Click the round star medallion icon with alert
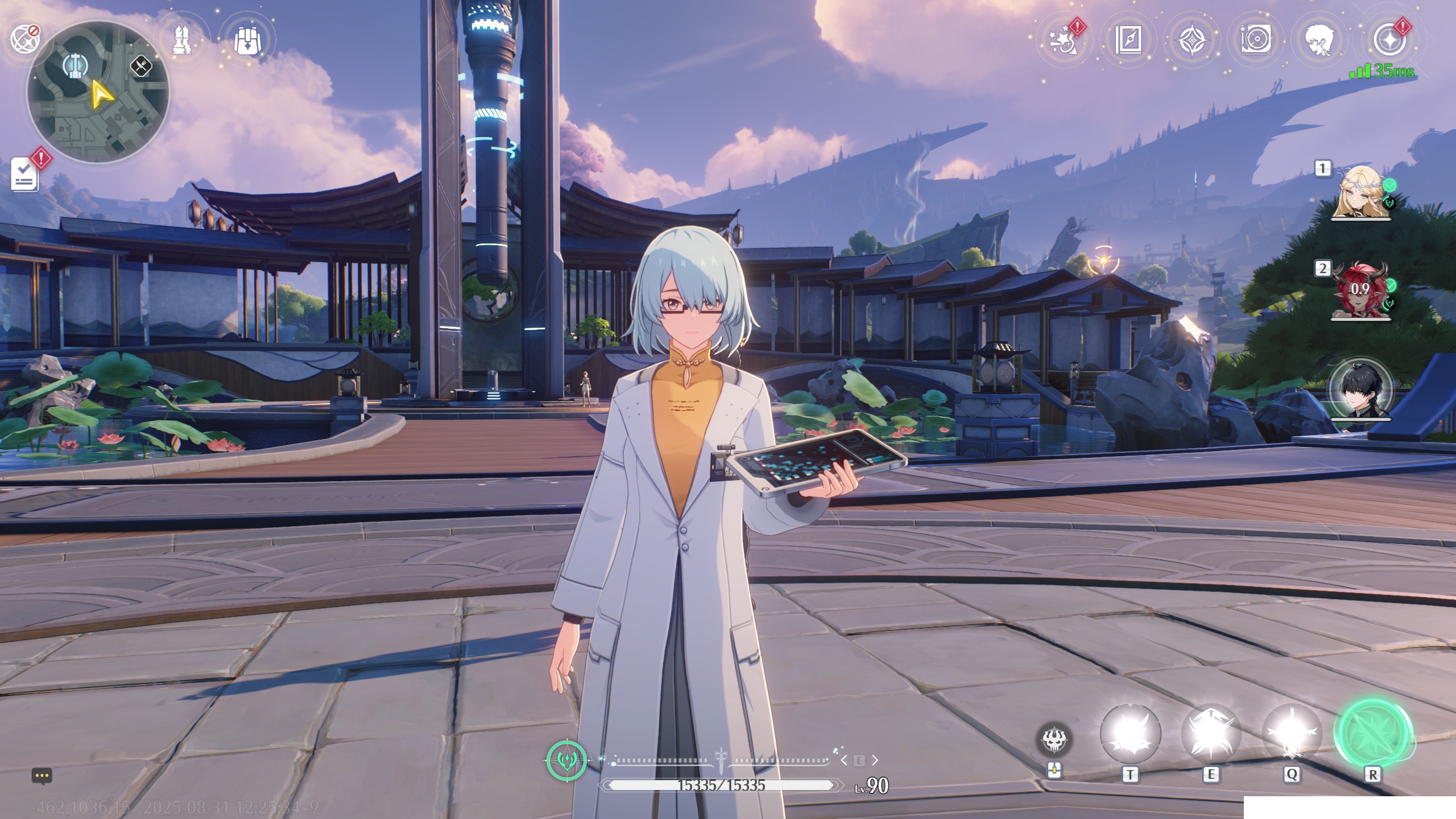 (1389, 40)
